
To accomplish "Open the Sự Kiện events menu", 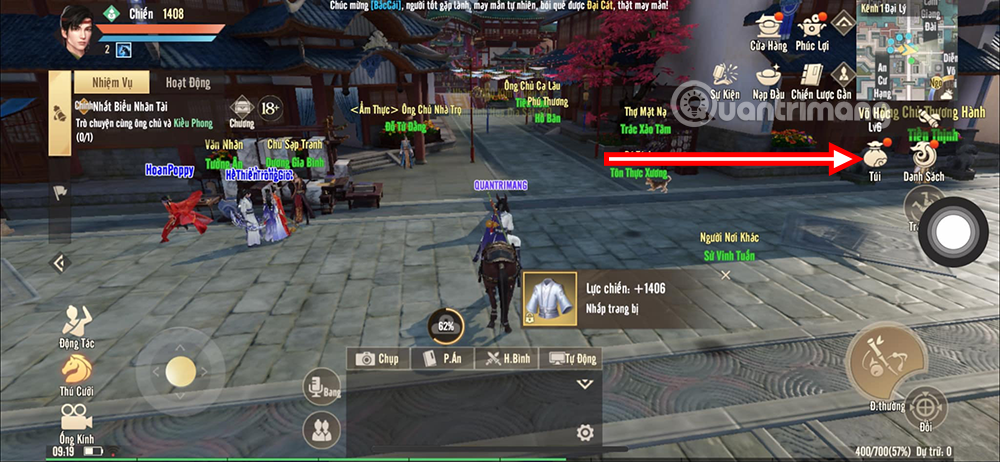I will tap(724, 78).
